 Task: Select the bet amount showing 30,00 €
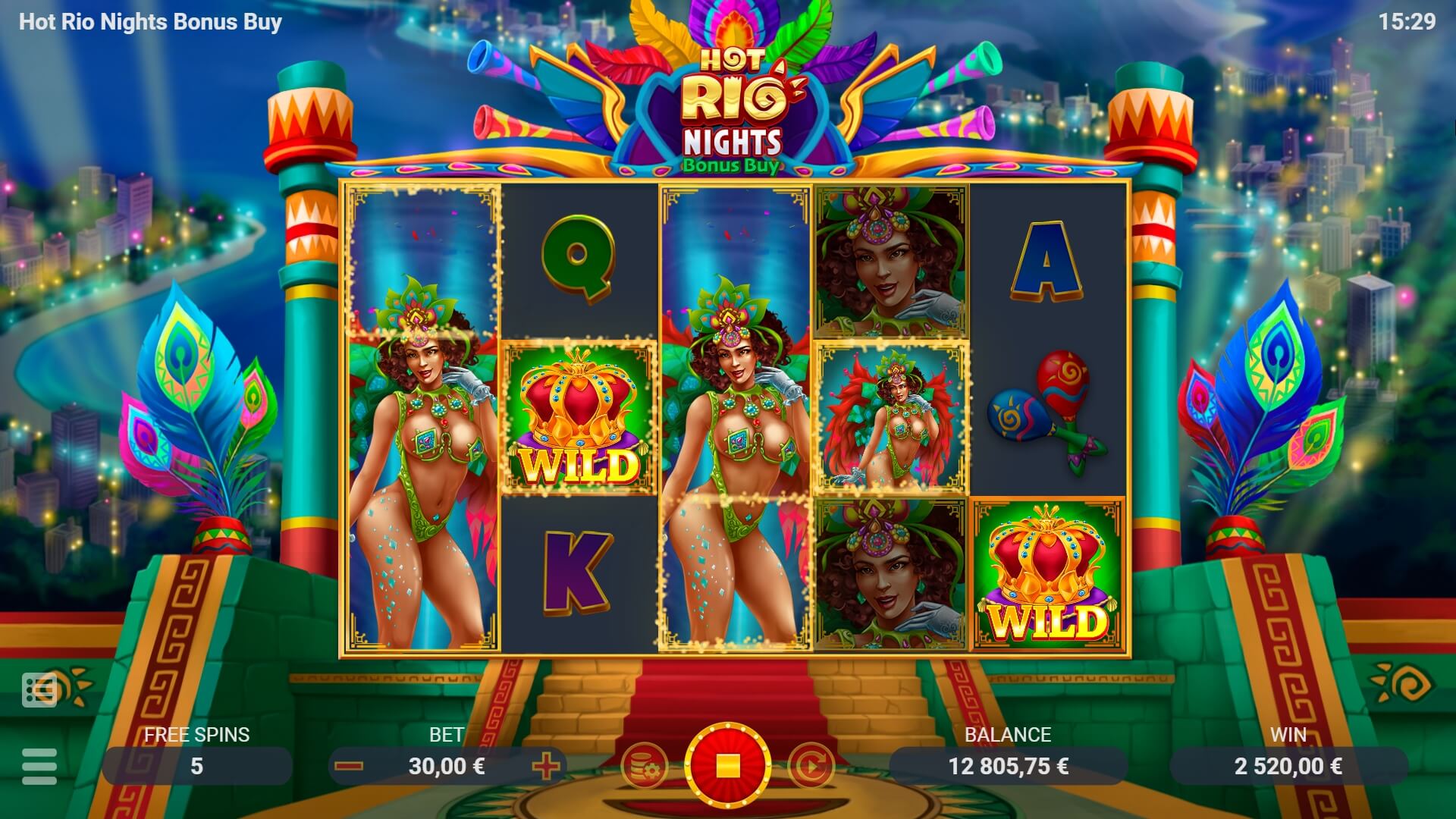coord(447,766)
